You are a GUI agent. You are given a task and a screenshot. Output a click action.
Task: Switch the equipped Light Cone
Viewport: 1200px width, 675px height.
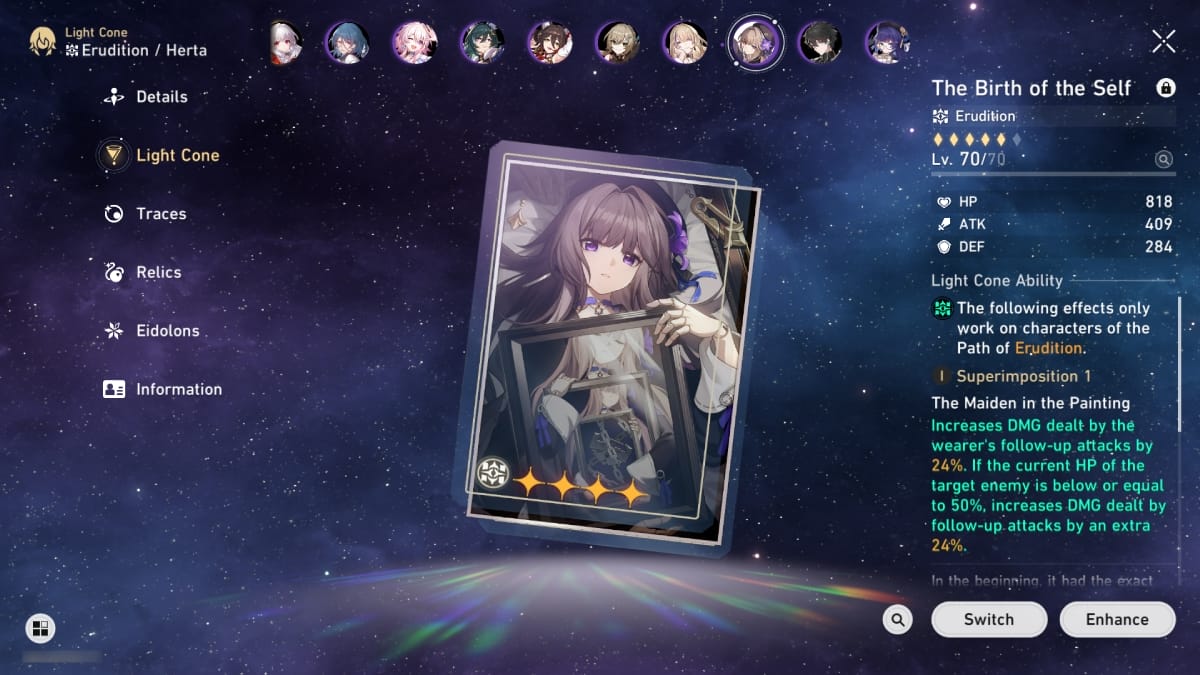point(988,619)
